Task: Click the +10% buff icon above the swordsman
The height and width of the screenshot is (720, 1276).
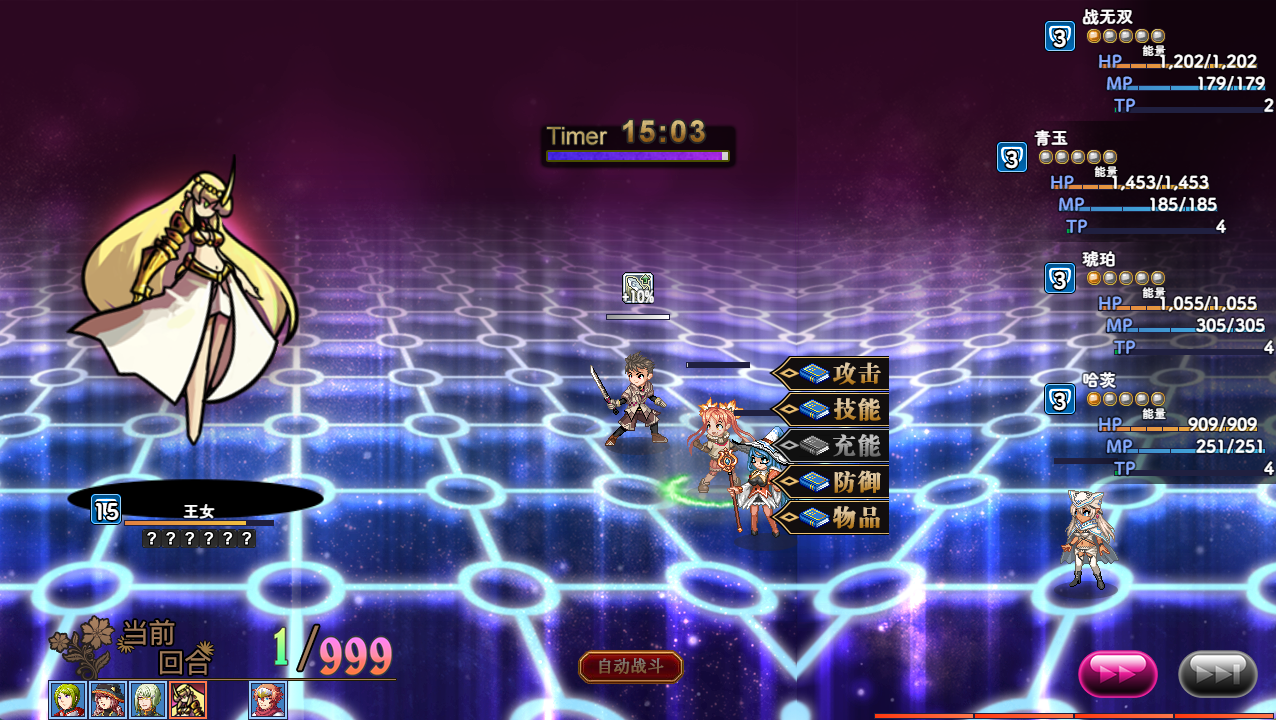Action: point(638,288)
